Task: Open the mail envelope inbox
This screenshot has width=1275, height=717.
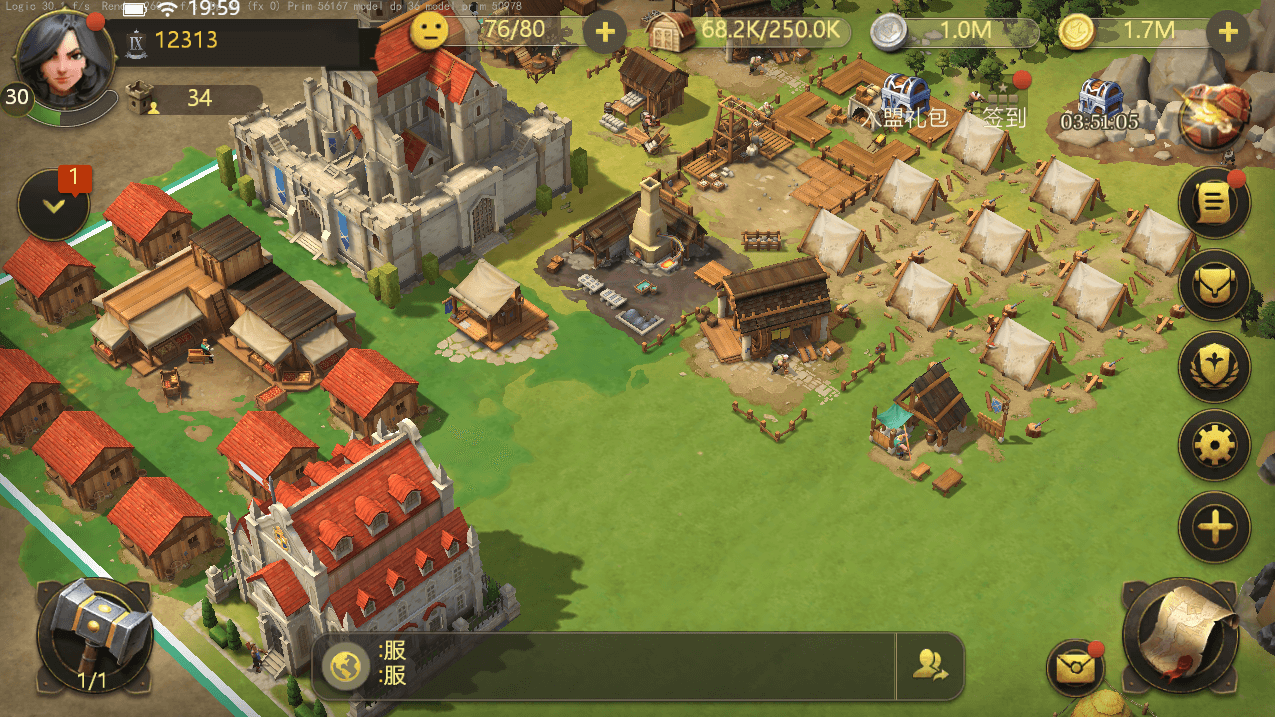Action: pyautogui.click(x=1074, y=666)
